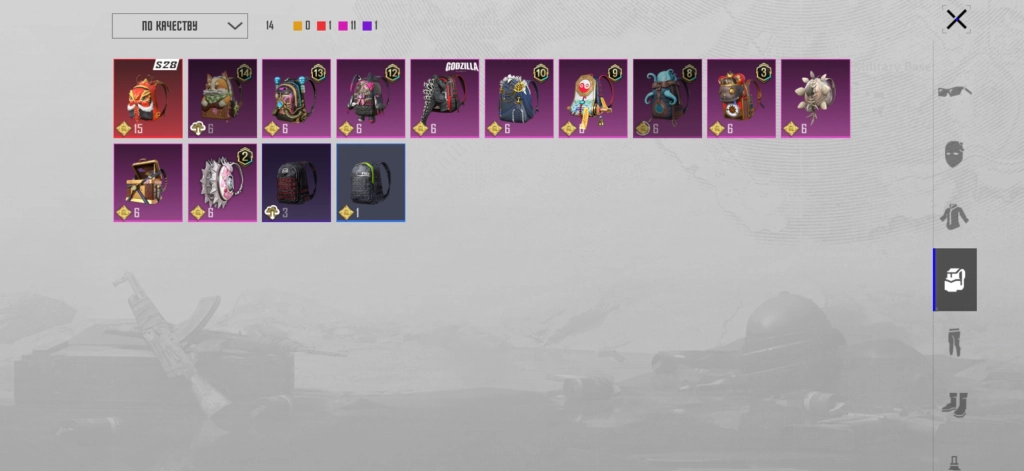Select the Godzilla backpack
1024x471 pixels.
tap(445, 98)
